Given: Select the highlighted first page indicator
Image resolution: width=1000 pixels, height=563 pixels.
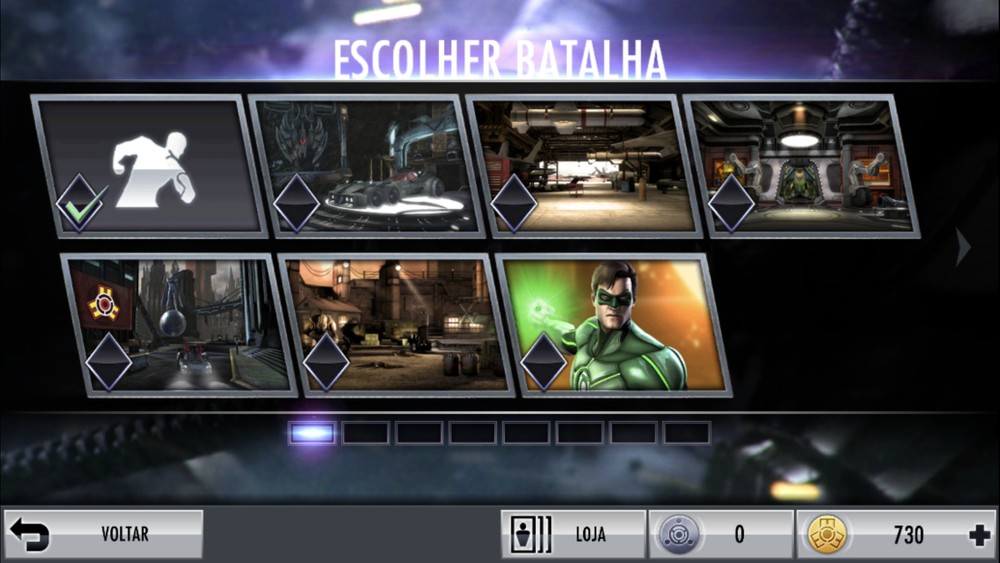Looking at the screenshot, I should coord(312,432).
